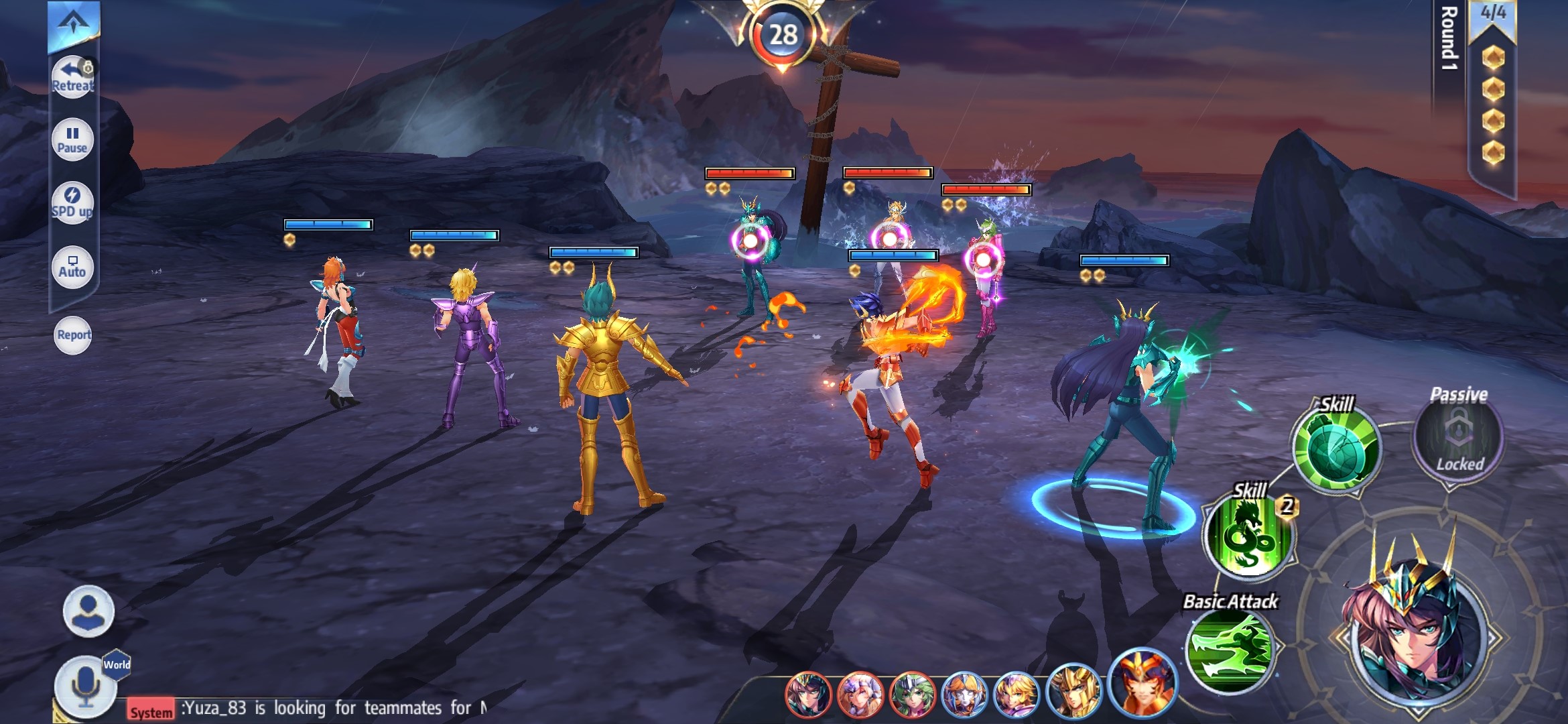
Task: Select the orange-masked portrait in turn order
Action: [1142, 684]
